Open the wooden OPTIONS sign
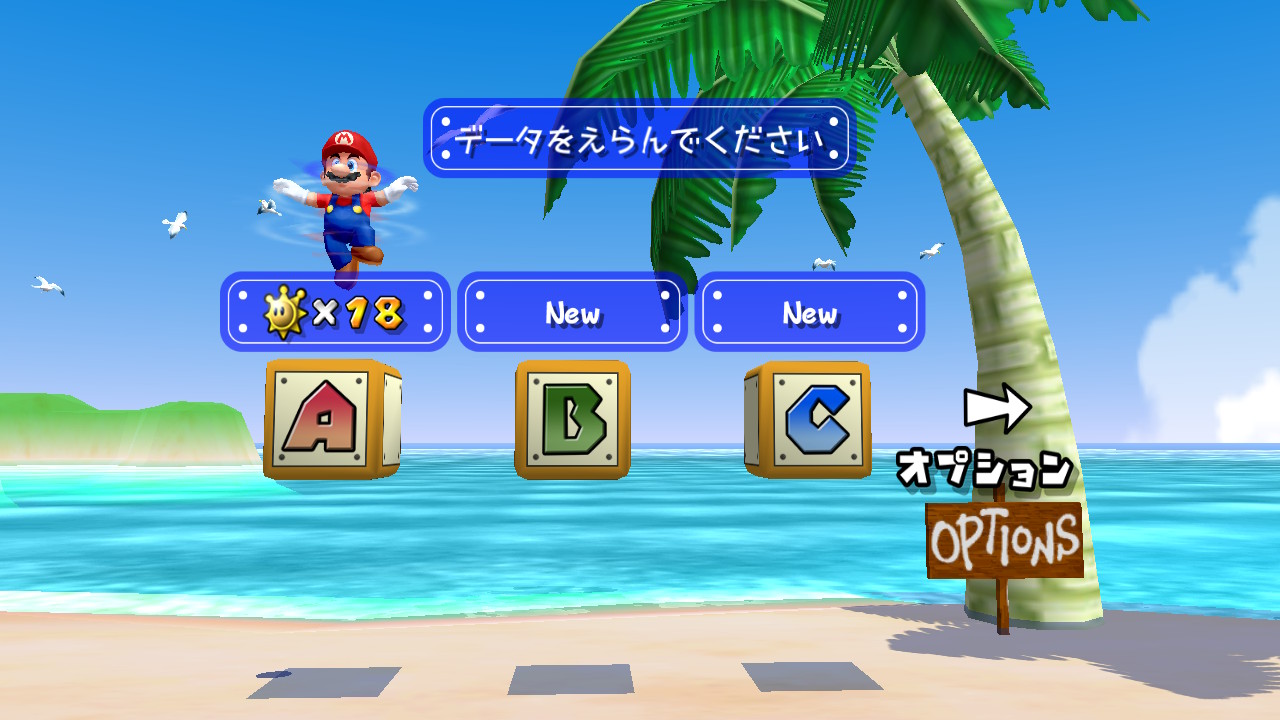This screenshot has width=1280, height=720. point(1004,541)
